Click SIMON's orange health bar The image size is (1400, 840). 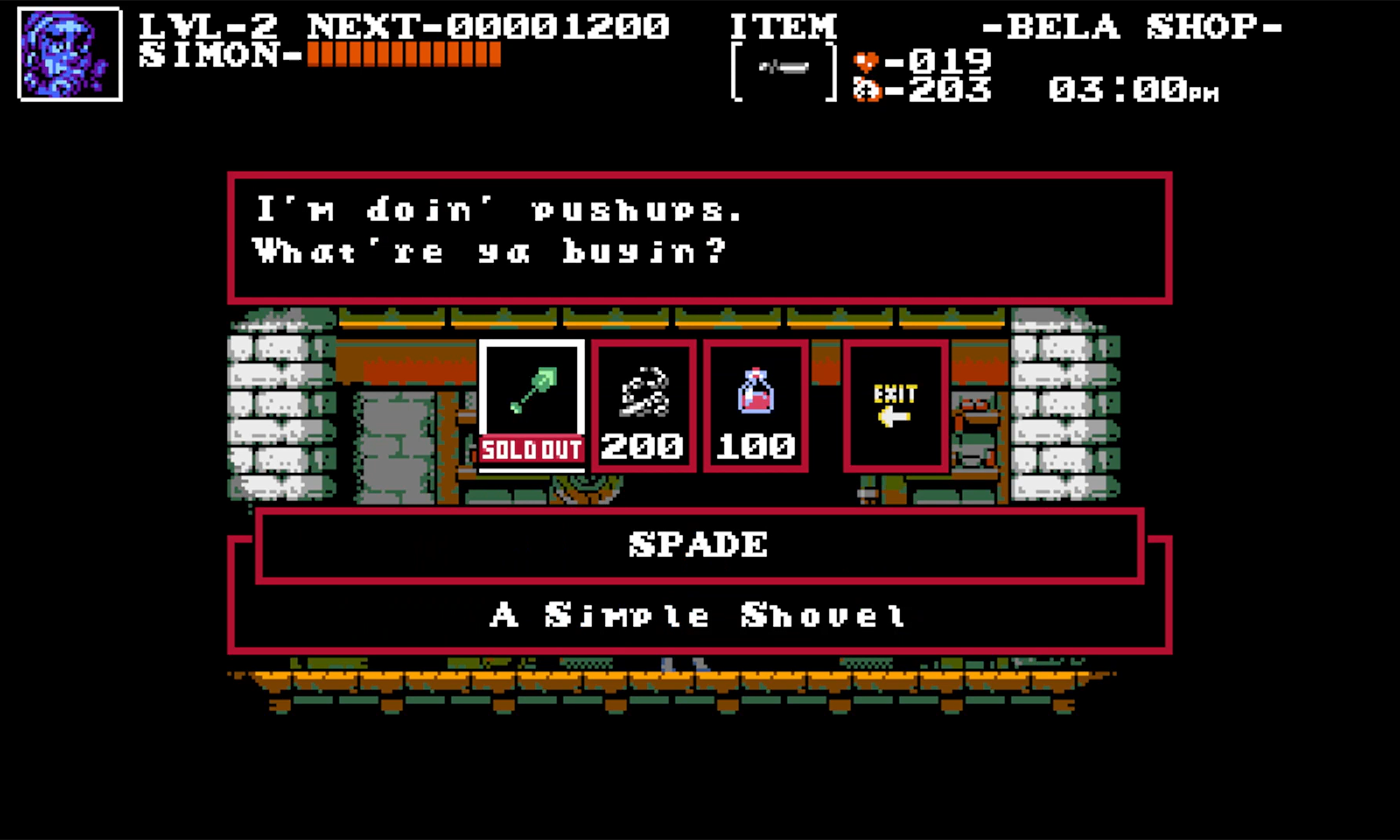[404, 56]
